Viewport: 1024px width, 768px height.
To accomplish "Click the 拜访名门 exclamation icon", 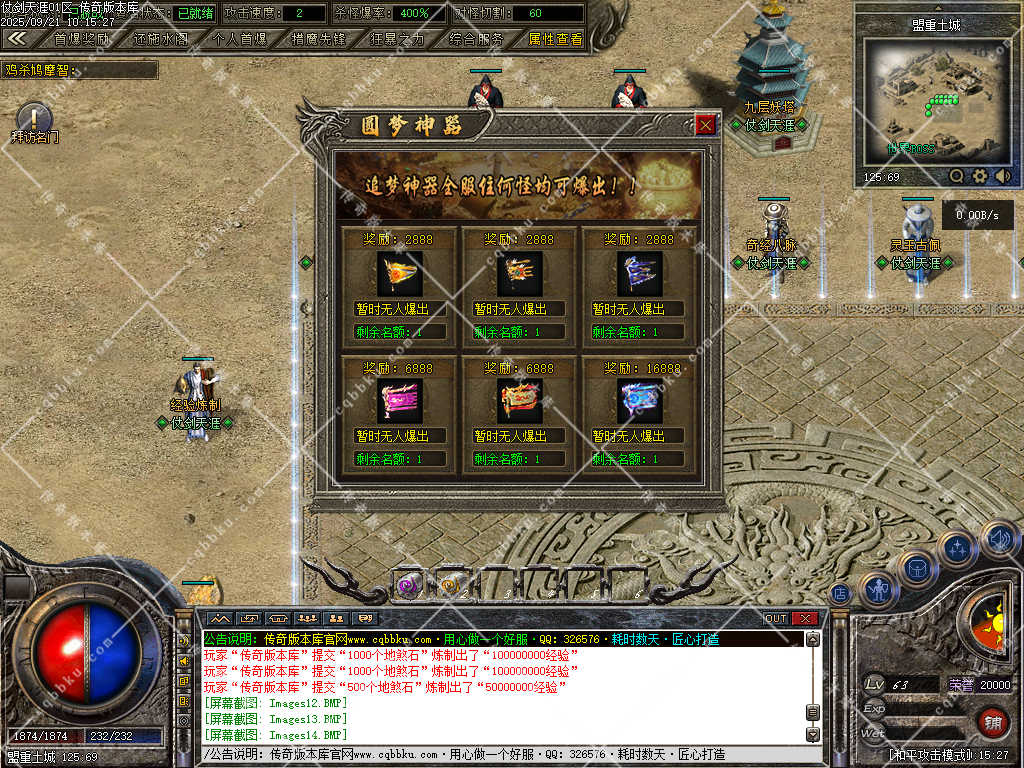I will [34, 118].
